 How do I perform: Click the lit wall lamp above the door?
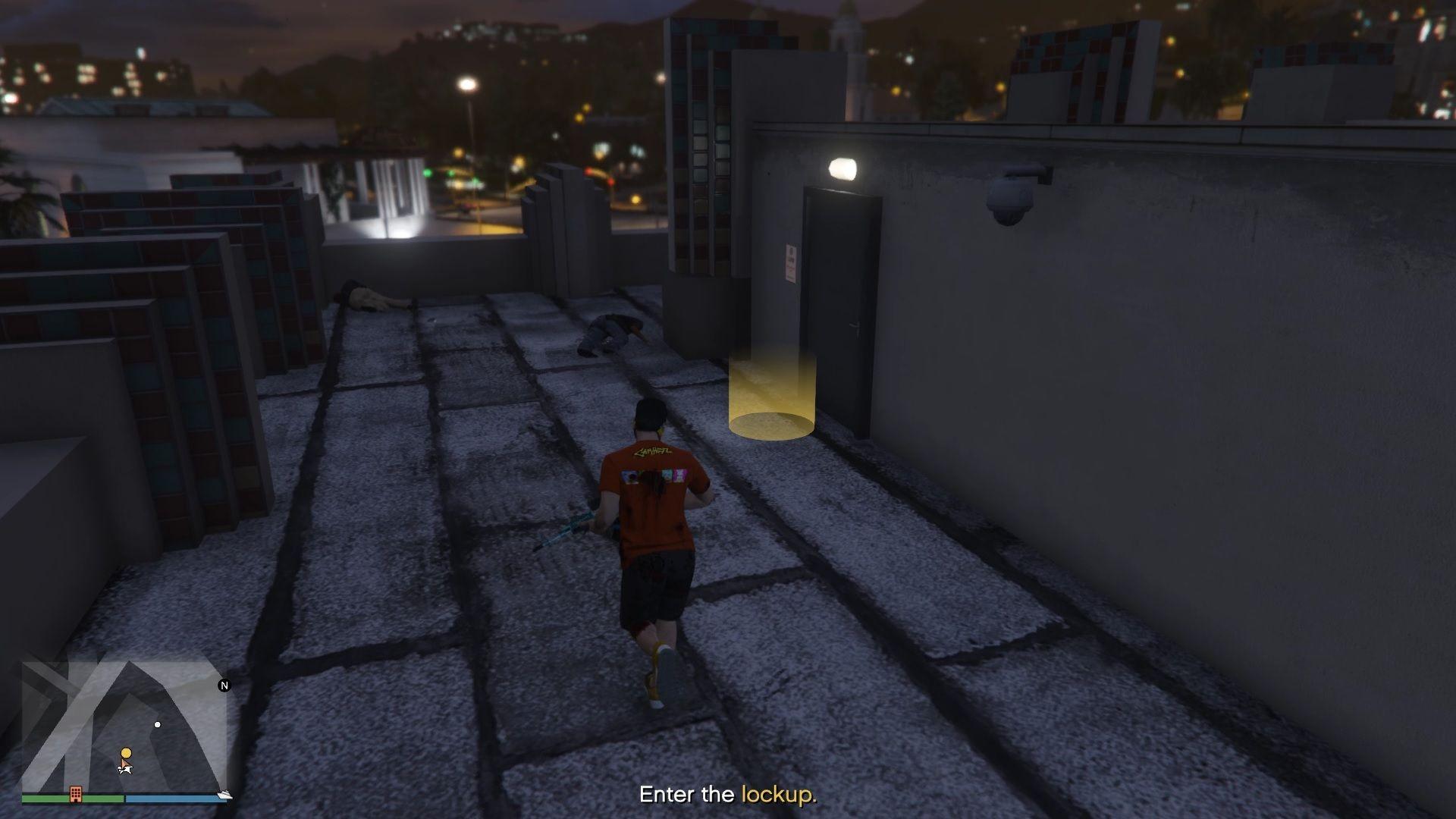[842, 168]
